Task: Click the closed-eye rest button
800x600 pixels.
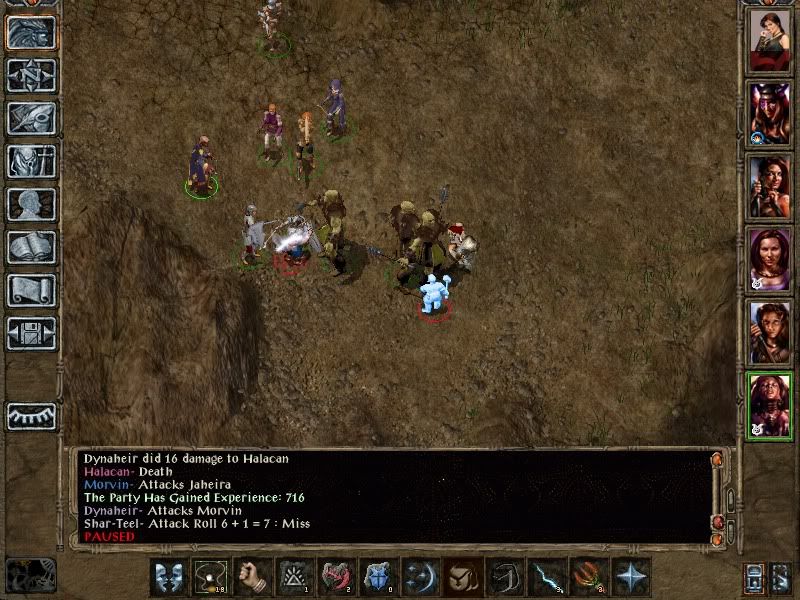Action: [x=31, y=415]
